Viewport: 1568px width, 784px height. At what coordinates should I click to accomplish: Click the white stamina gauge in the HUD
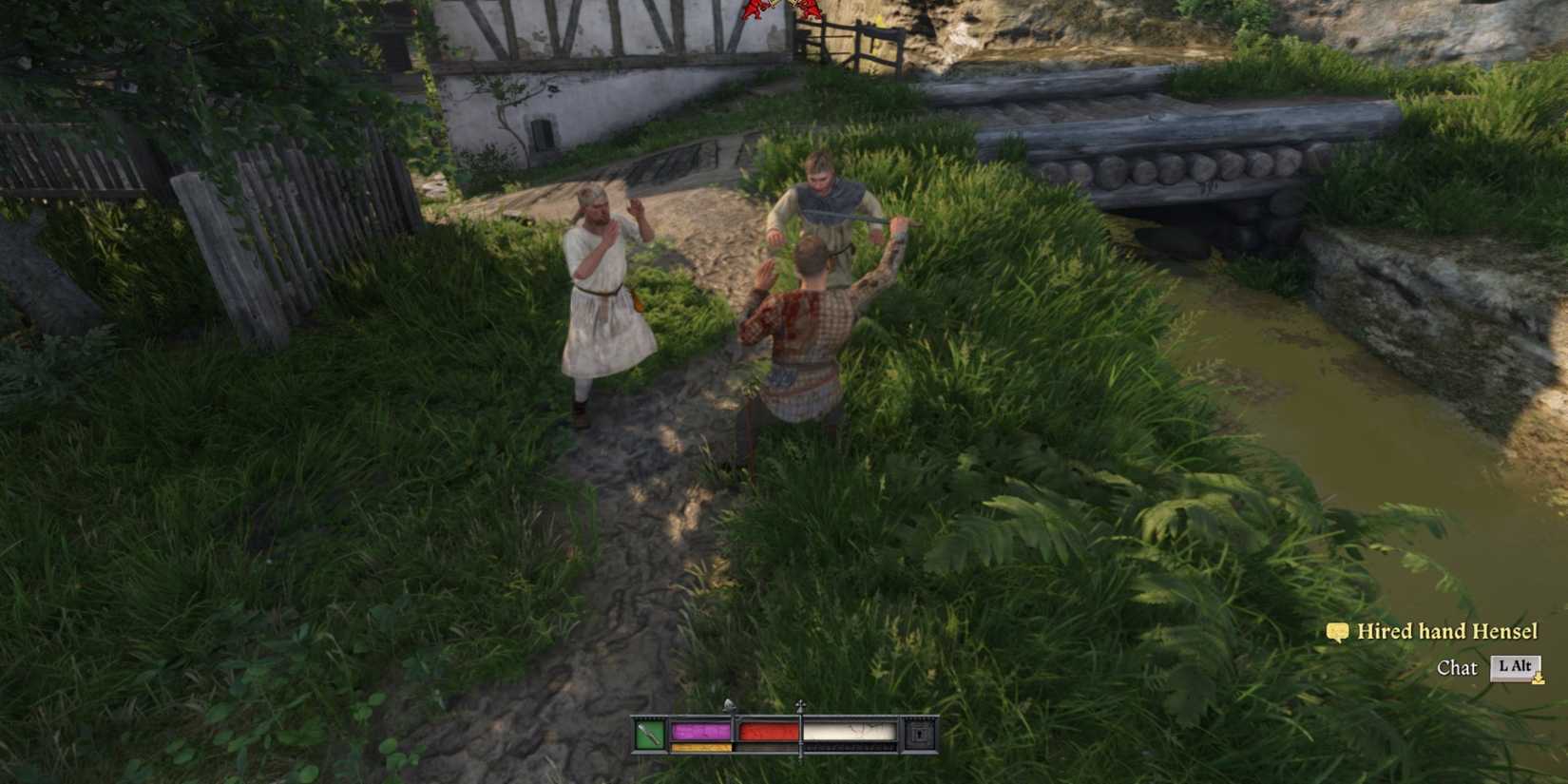(851, 730)
